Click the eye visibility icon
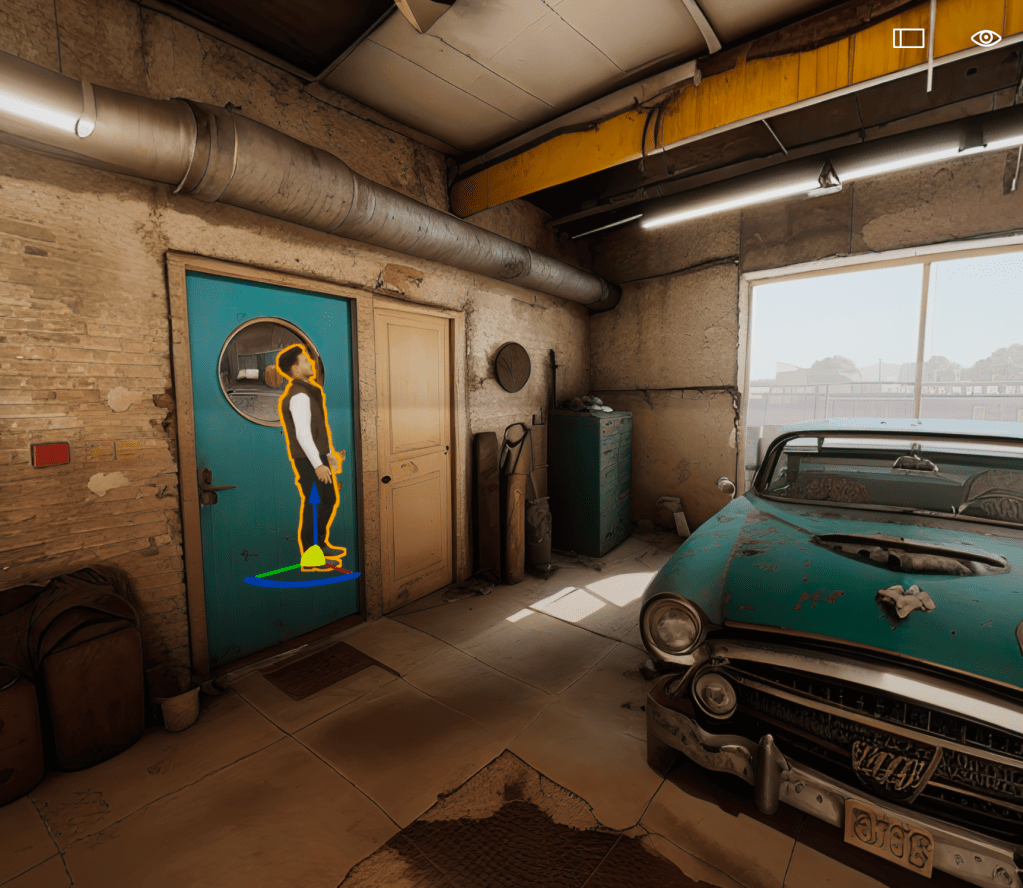Viewport: 1023px width, 888px height. click(x=985, y=38)
